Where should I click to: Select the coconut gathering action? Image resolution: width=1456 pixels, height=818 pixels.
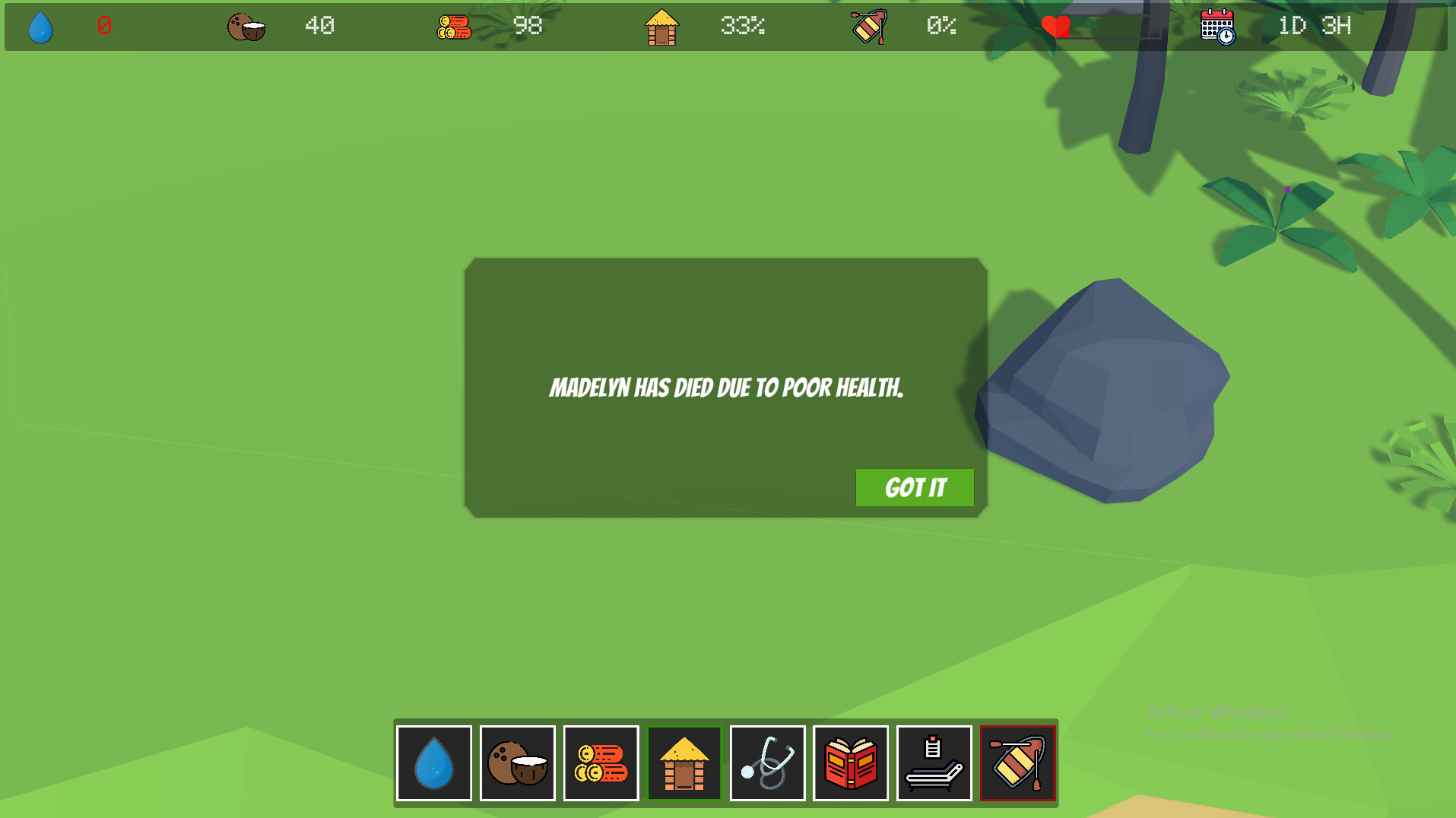pyautogui.click(x=518, y=763)
